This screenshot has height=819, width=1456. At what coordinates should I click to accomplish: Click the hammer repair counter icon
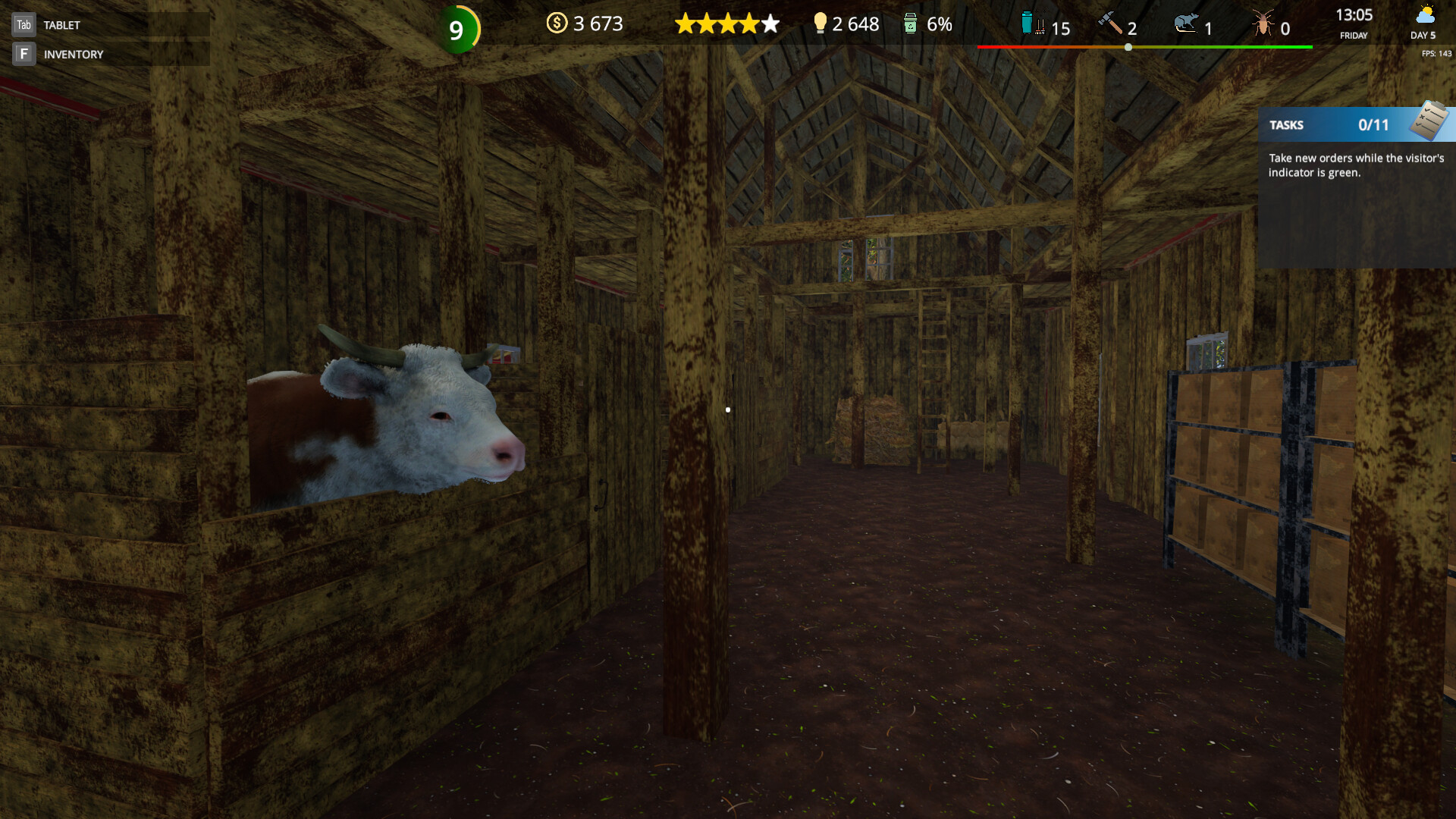1112,25
